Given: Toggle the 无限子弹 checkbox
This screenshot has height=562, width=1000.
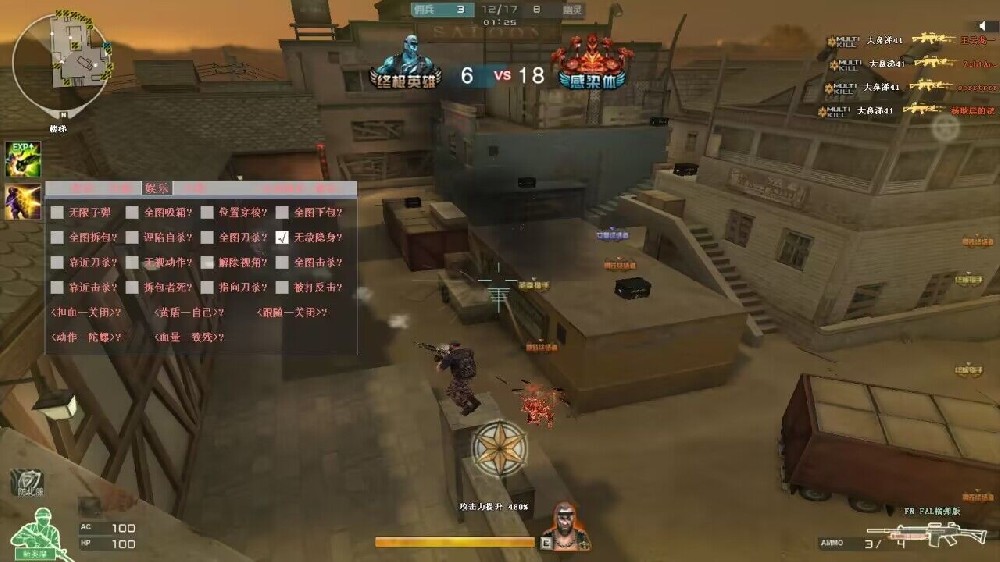Looking at the screenshot, I should point(57,213).
